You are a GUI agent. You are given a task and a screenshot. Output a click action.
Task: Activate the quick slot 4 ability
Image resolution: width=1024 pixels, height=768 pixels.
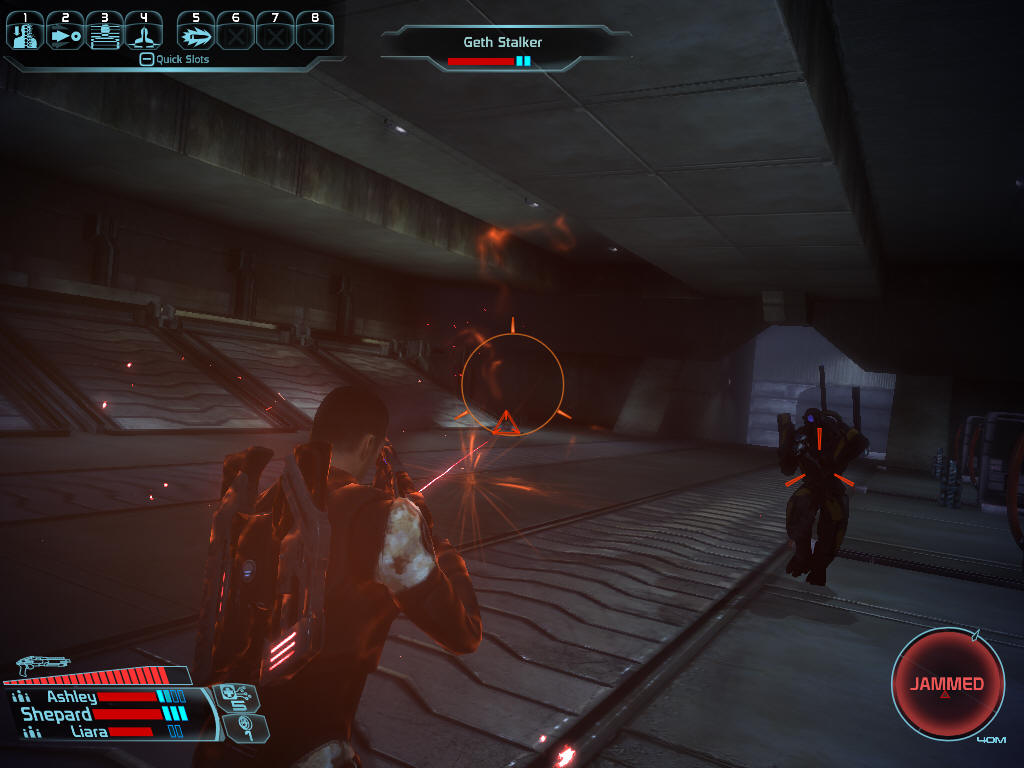[144, 32]
